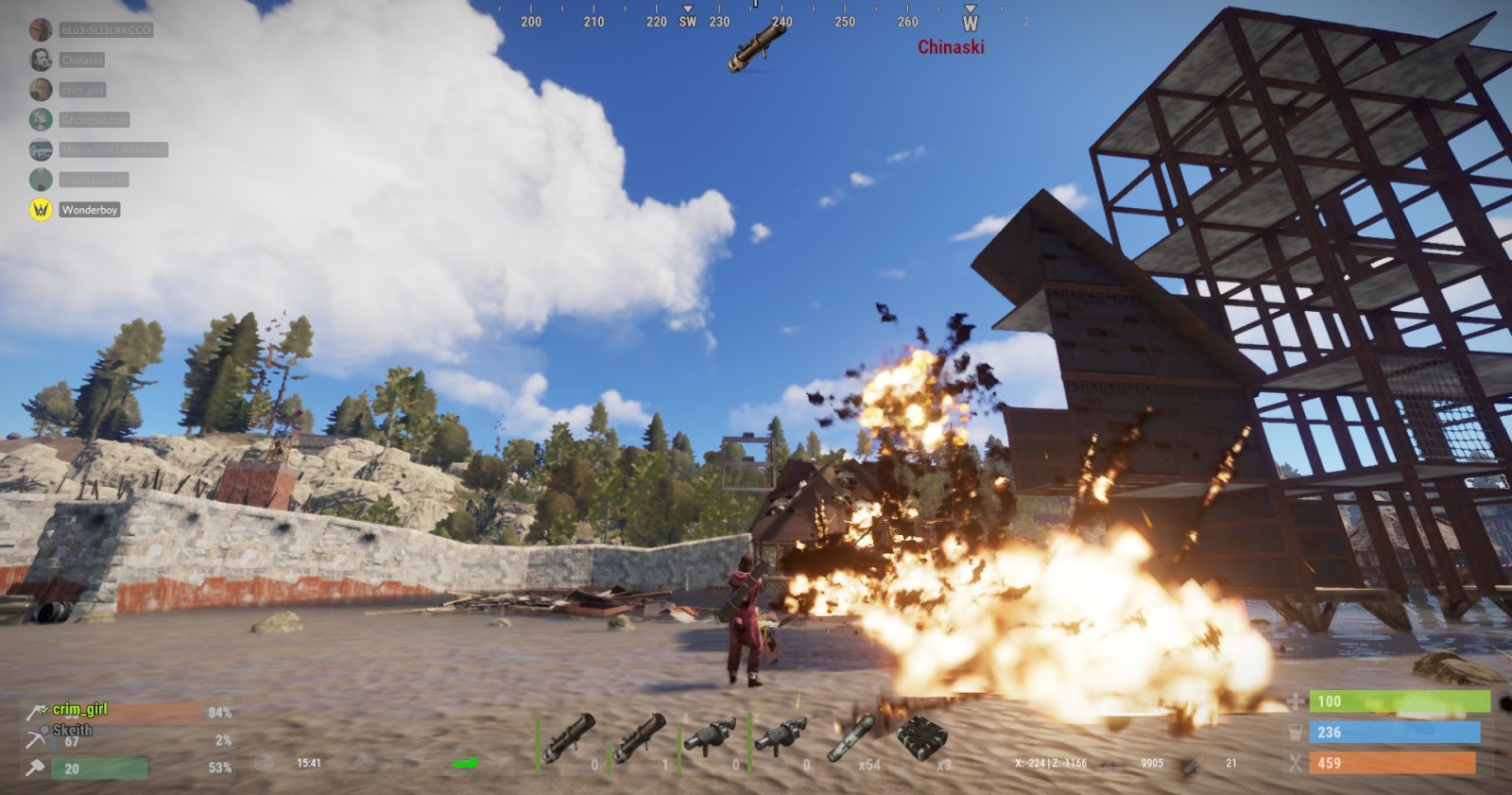The width and height of the screenshot is (1512, 795).
Task: Click crim_girl in the voice overlay list
Action: [83, 90]
